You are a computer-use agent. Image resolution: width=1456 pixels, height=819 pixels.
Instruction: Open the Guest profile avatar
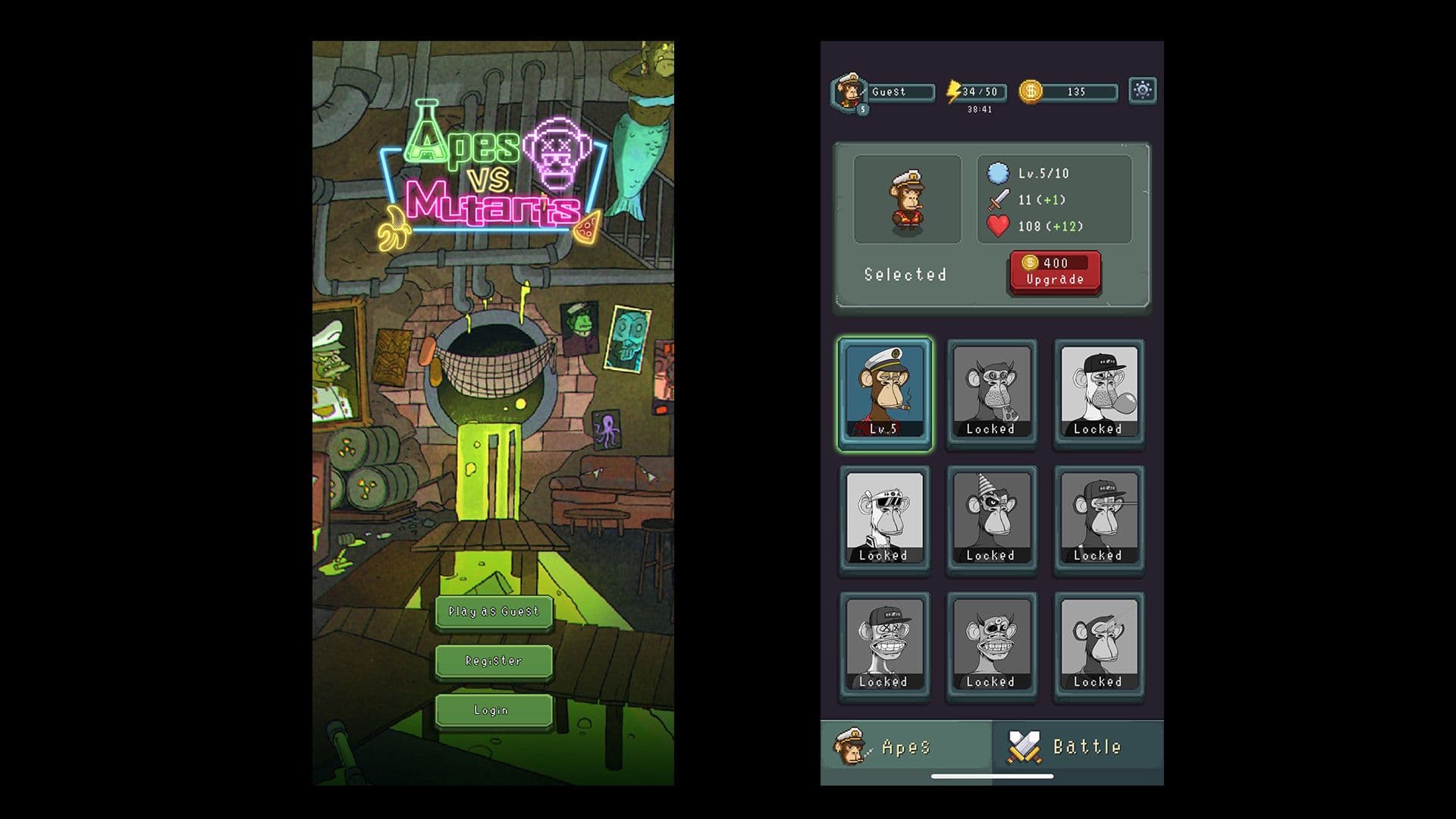[x=849, y=93]
